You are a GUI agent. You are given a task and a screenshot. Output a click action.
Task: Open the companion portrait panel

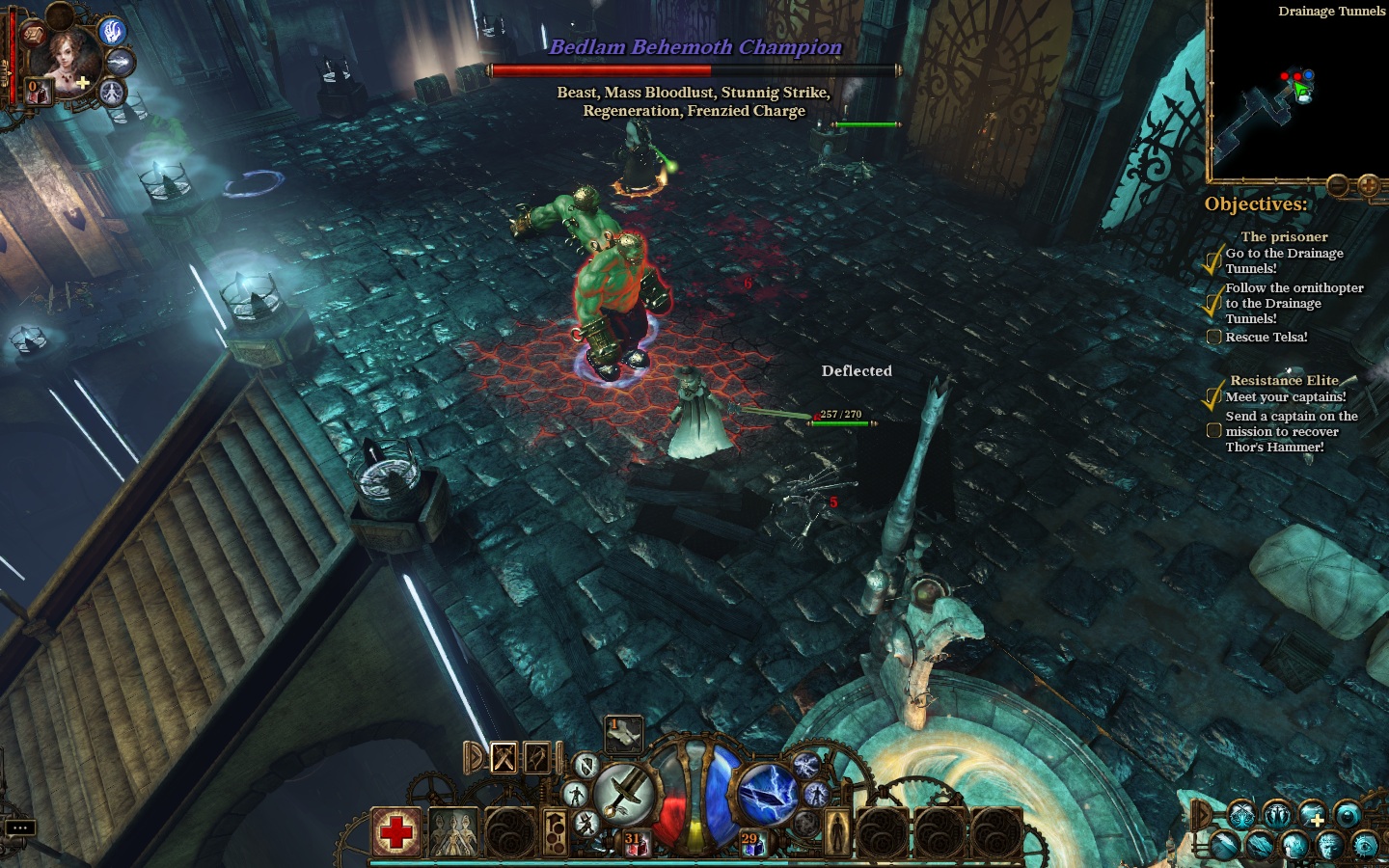click(x=68, y=58)
